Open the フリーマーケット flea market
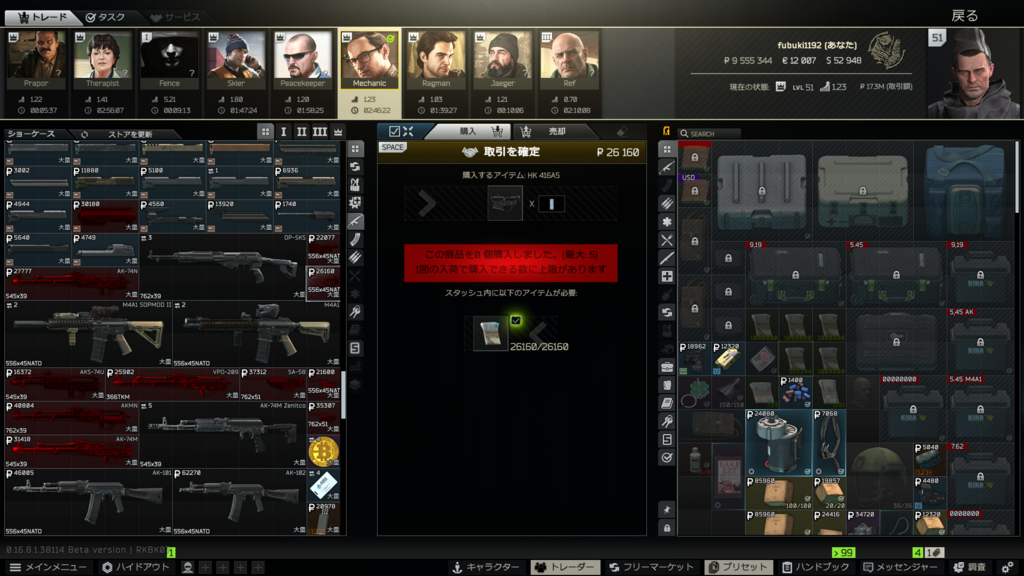The width and height of the screenshot is (1024, 576). point(651,567)
